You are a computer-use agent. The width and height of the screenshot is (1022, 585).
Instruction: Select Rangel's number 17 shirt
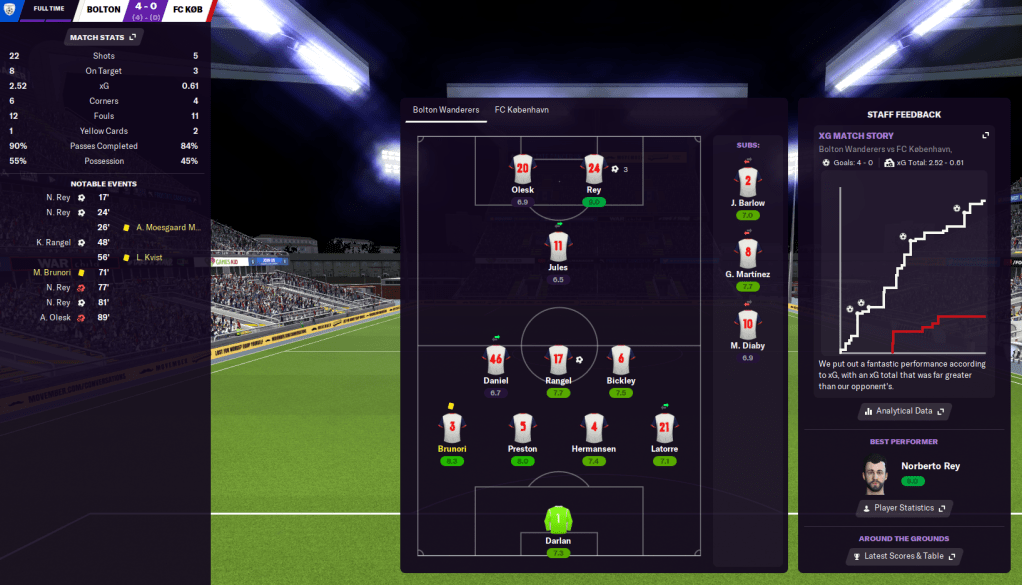point(558,359)
